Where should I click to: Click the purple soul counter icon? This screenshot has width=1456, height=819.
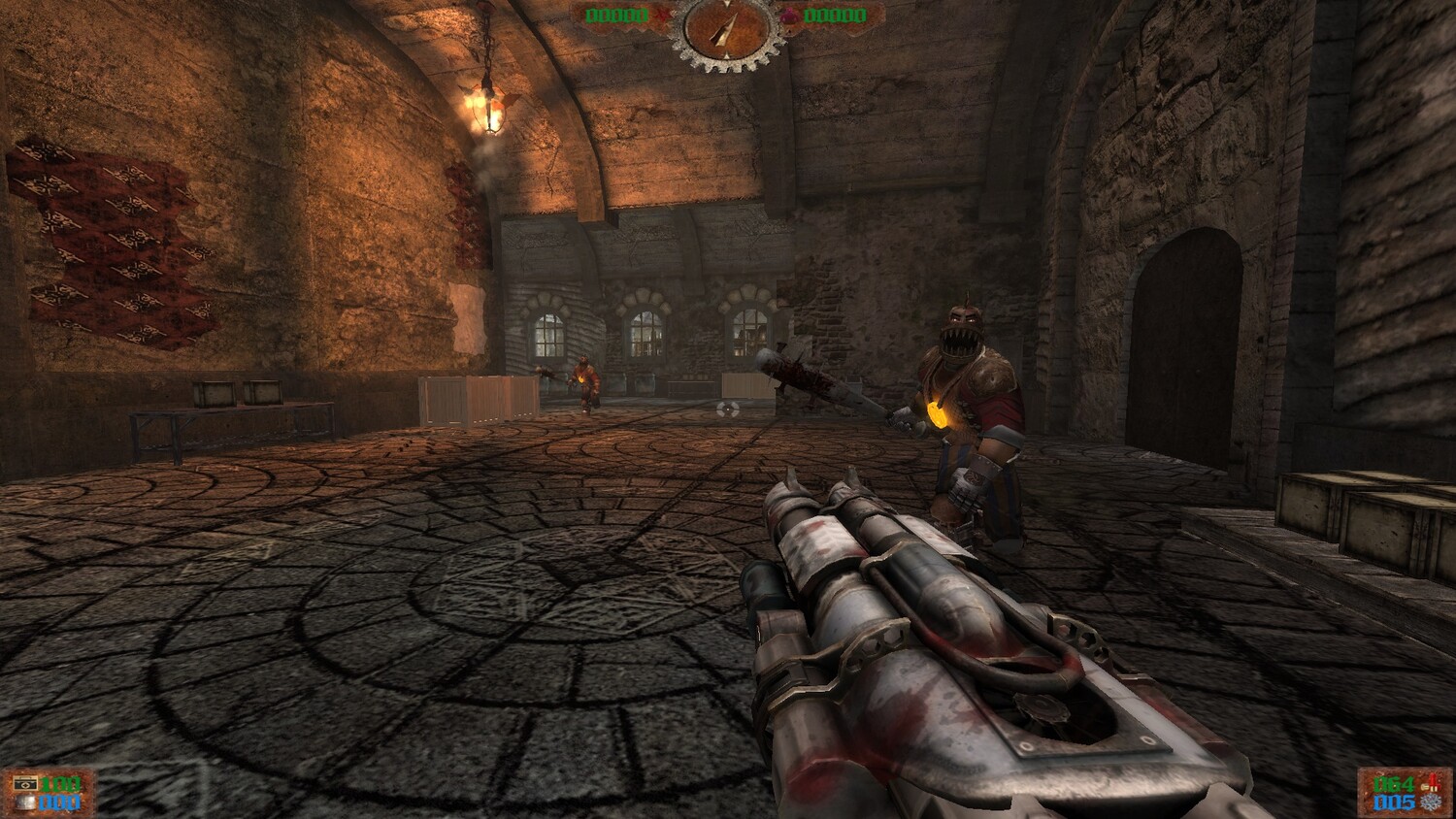click(x=788, y=16)
